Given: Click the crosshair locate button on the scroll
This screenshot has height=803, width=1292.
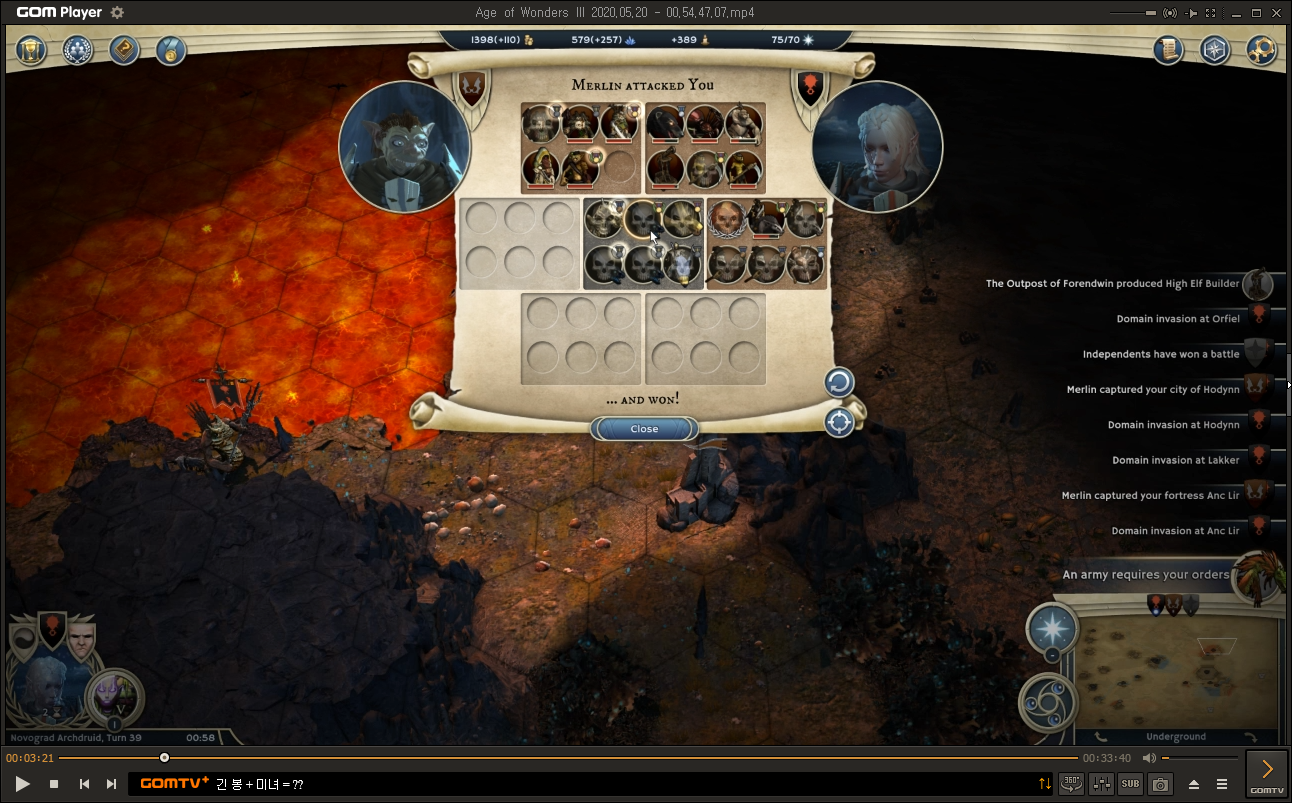Looking at the screenshot, I should (838, 422).
